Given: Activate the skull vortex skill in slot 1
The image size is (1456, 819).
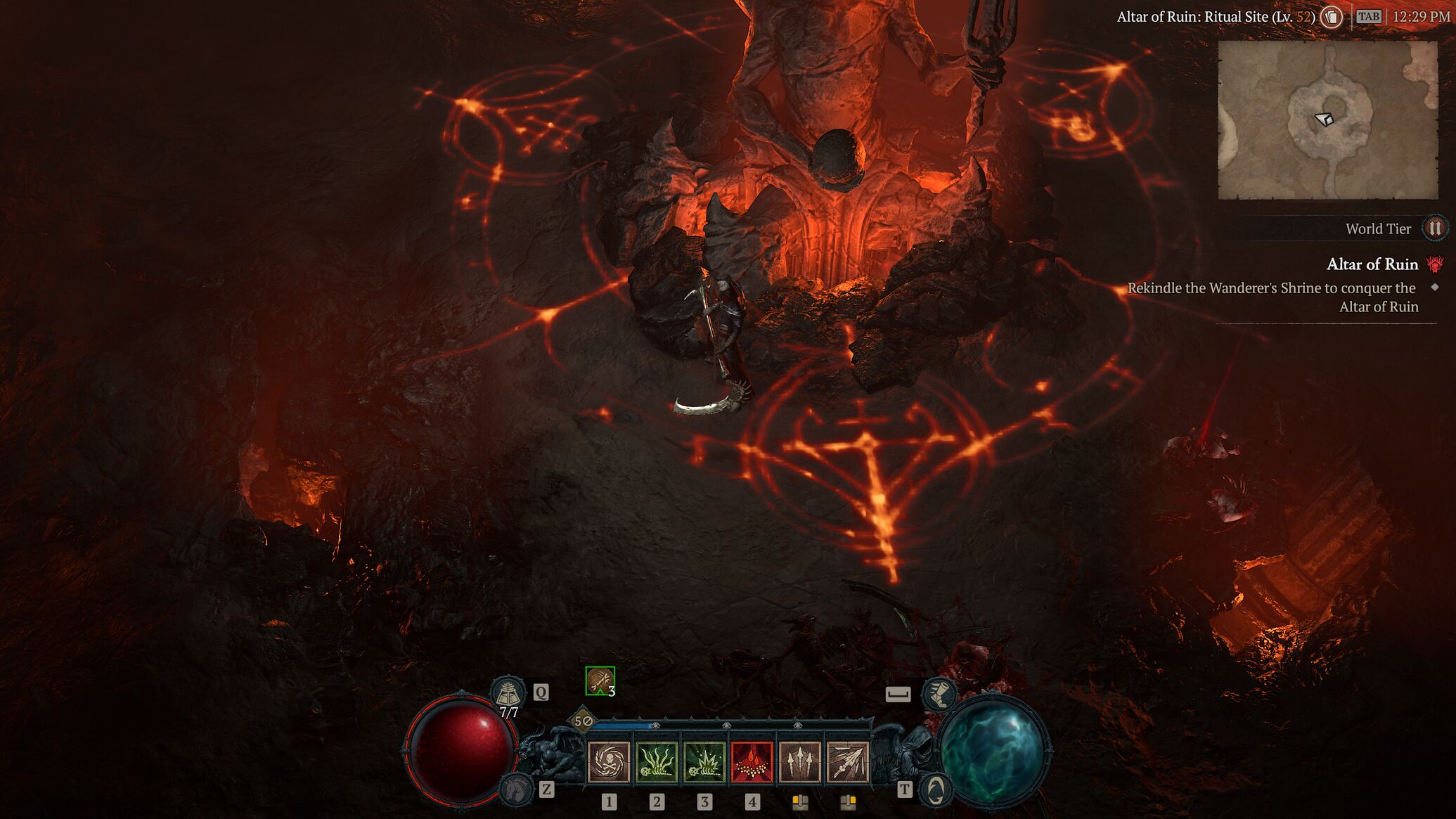Looking at the screenshot, I should [608, 762].
